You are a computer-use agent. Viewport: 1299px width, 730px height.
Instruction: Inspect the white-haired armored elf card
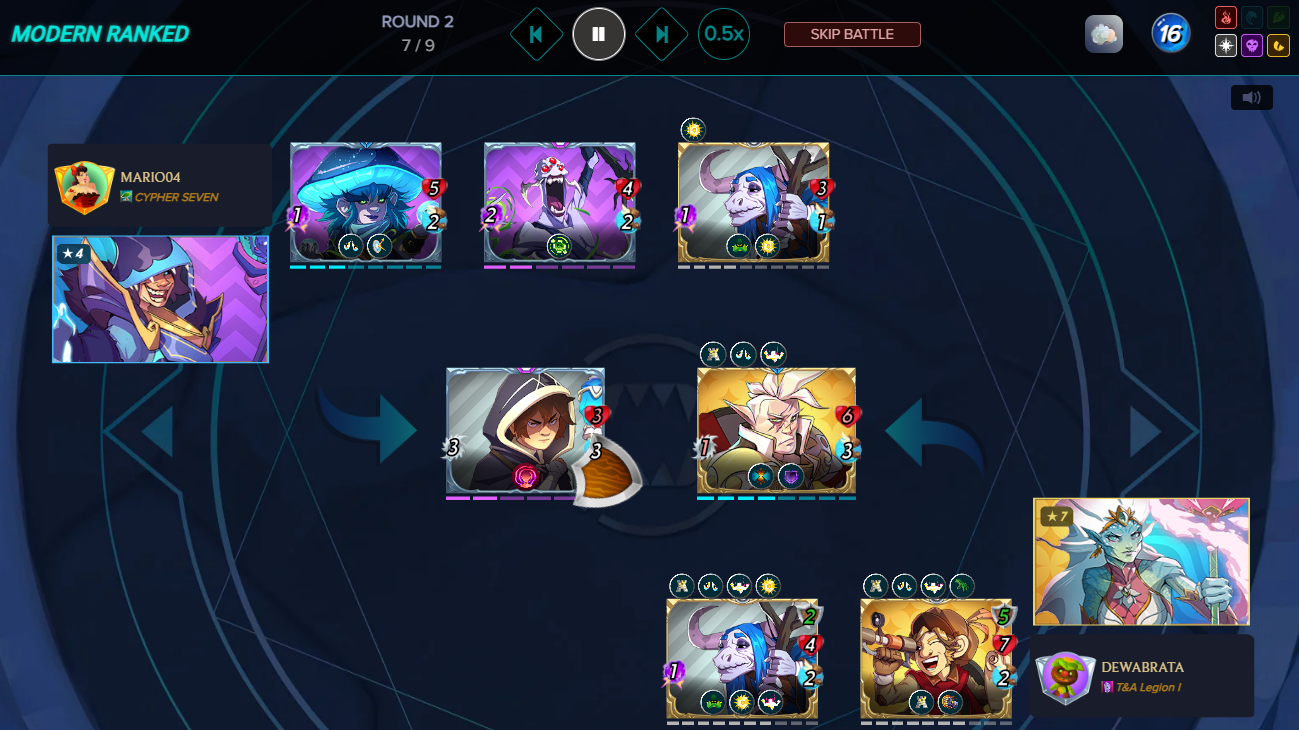(776, 430)
